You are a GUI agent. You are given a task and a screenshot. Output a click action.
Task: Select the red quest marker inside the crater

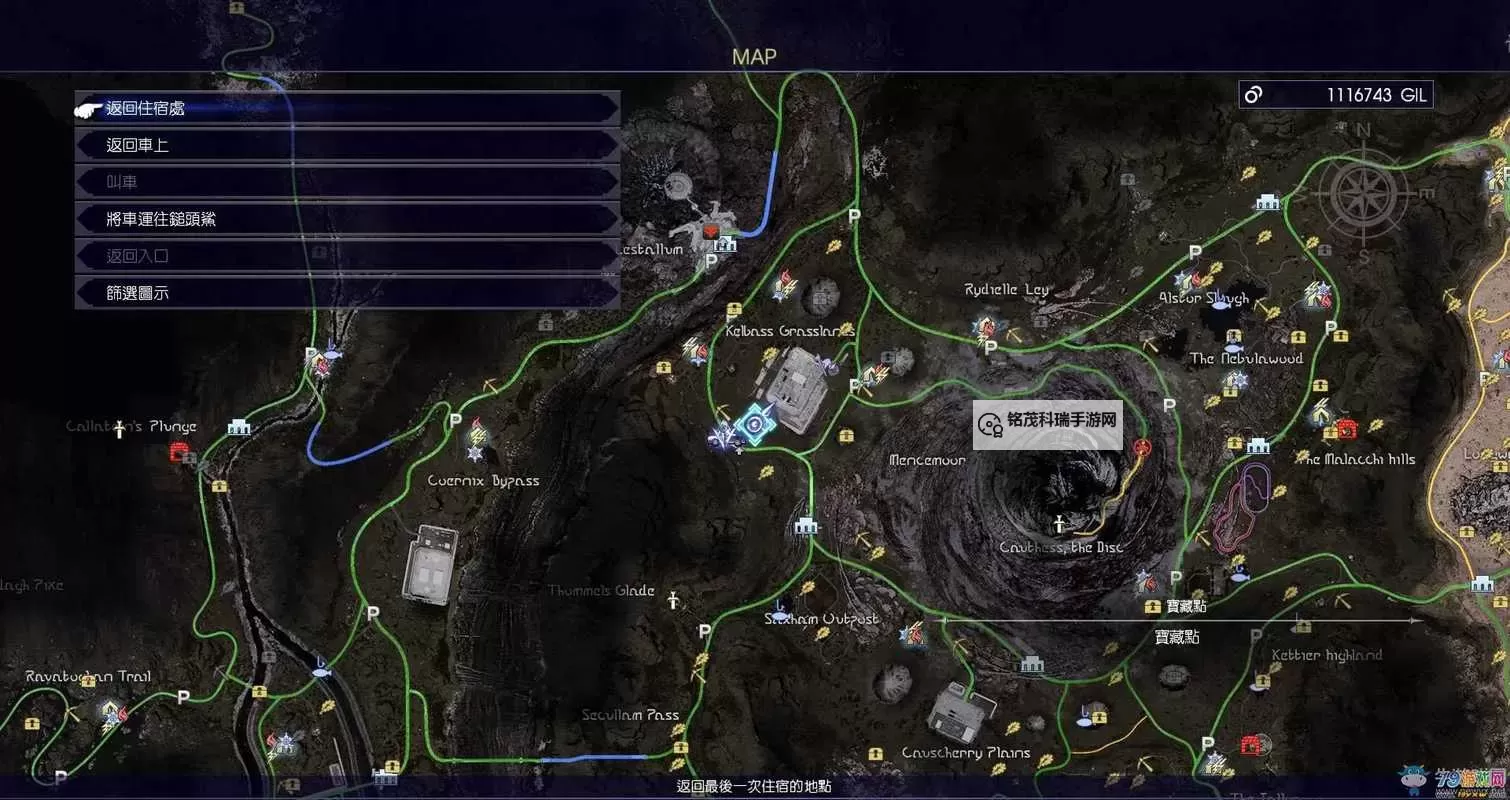point(1143,447)
